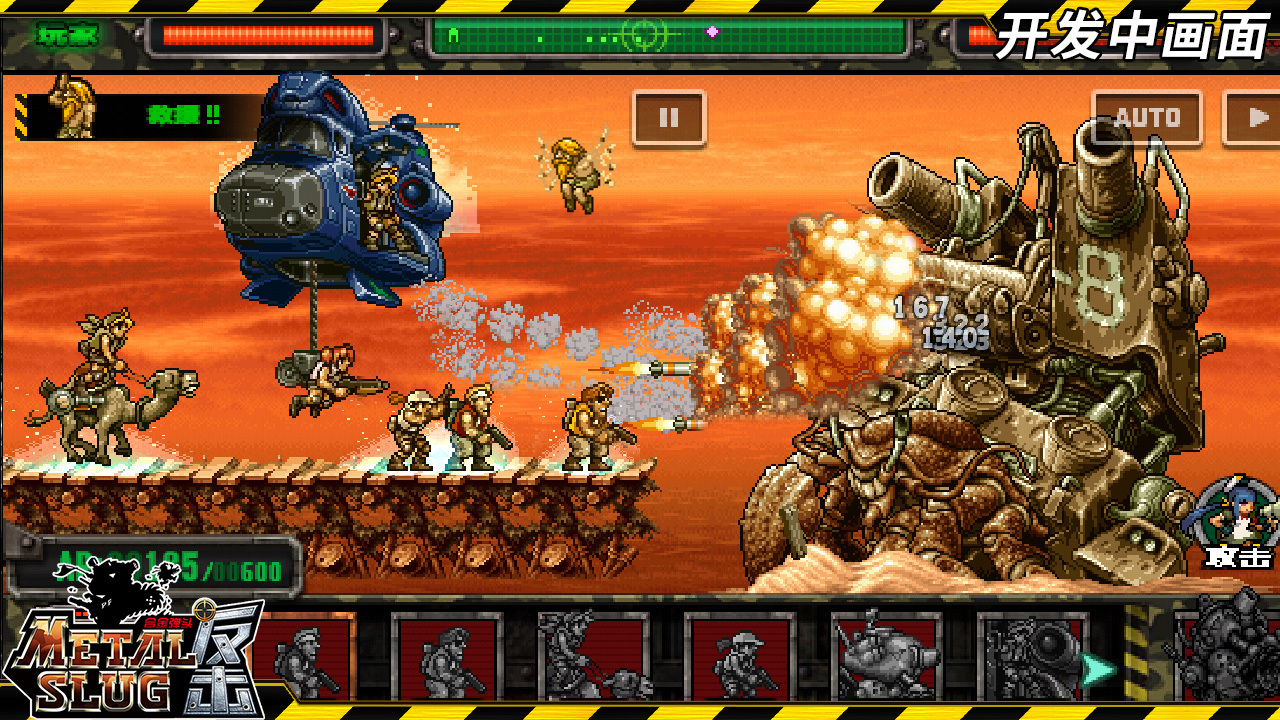This screenshot has height=720, width=1280.
Task: Toggle AUTO battle mode
Action: tap(1146, 118)
